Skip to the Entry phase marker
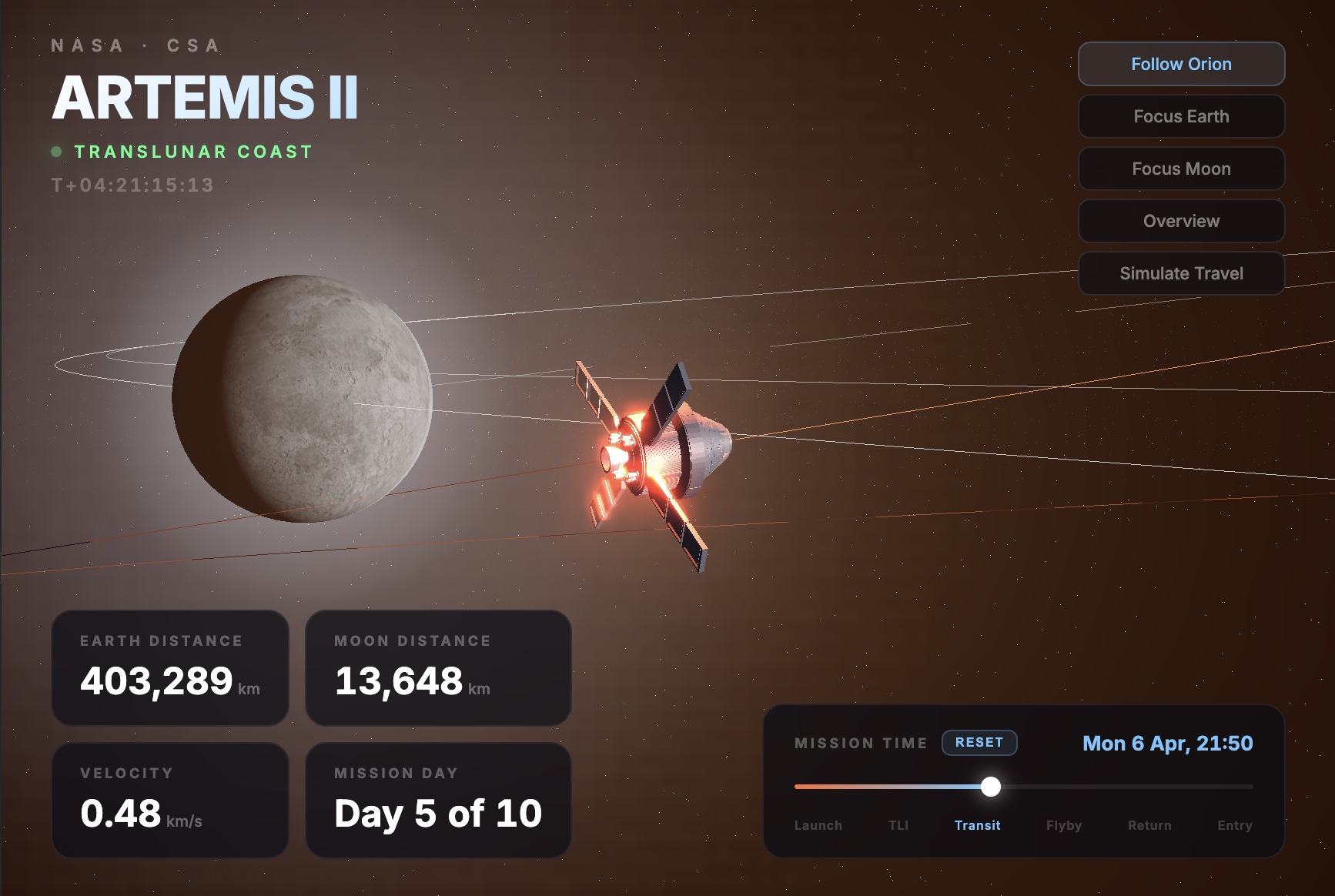Viewport: 1335px width, 896px height. 1235,825
